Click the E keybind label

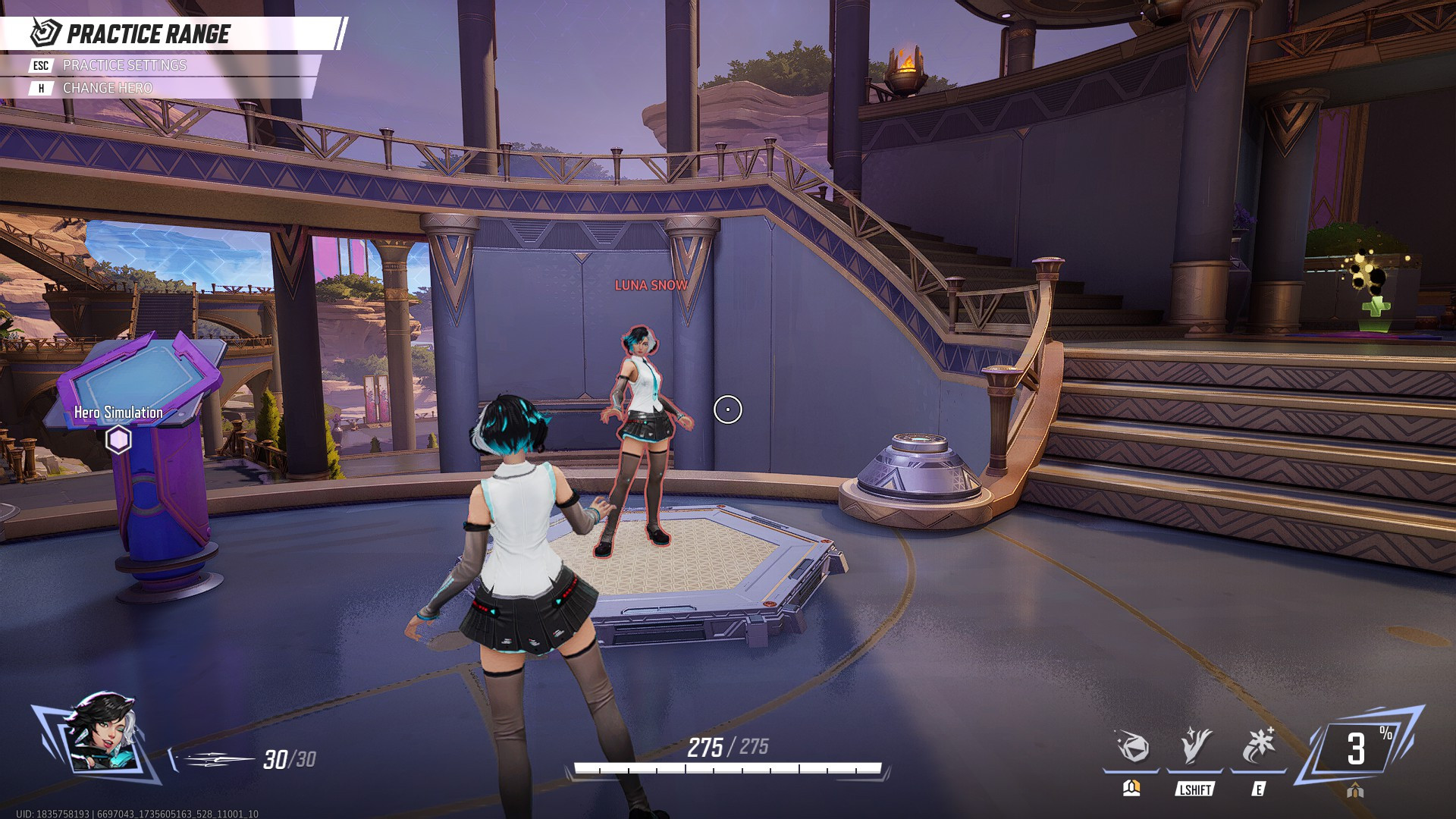click(x=1259, y=788)
